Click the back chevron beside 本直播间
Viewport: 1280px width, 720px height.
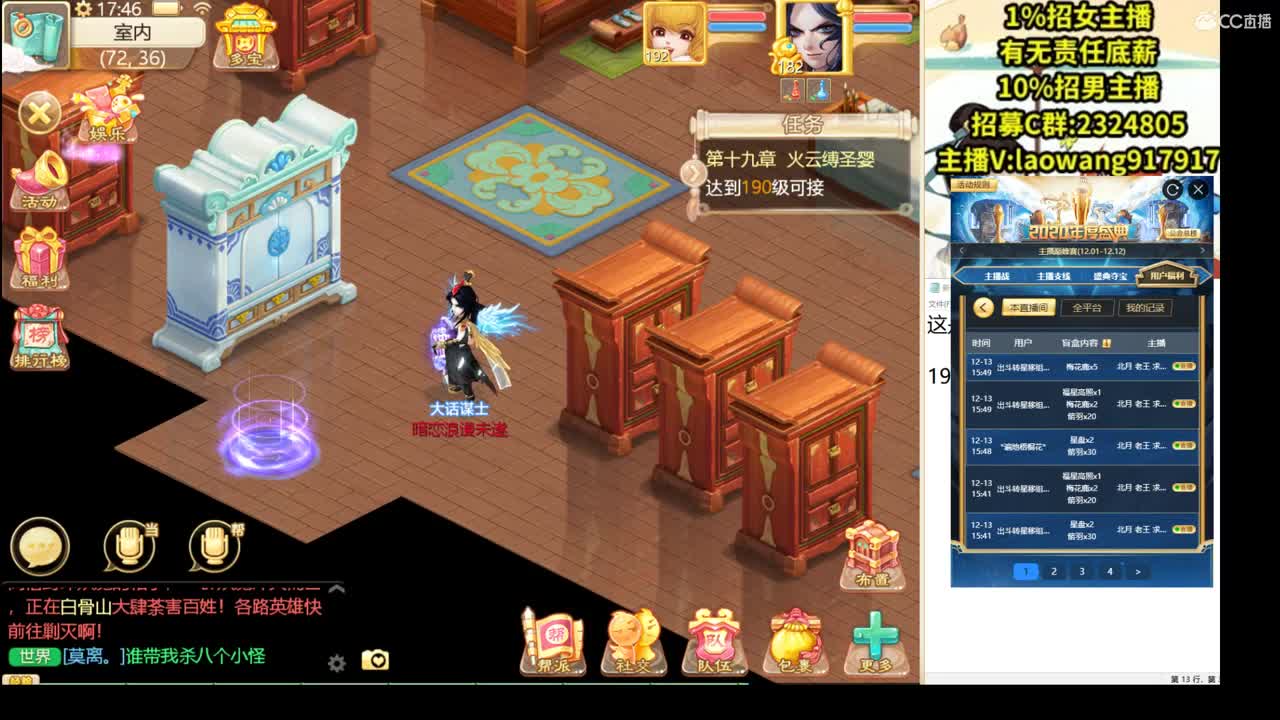click(982, 307)
